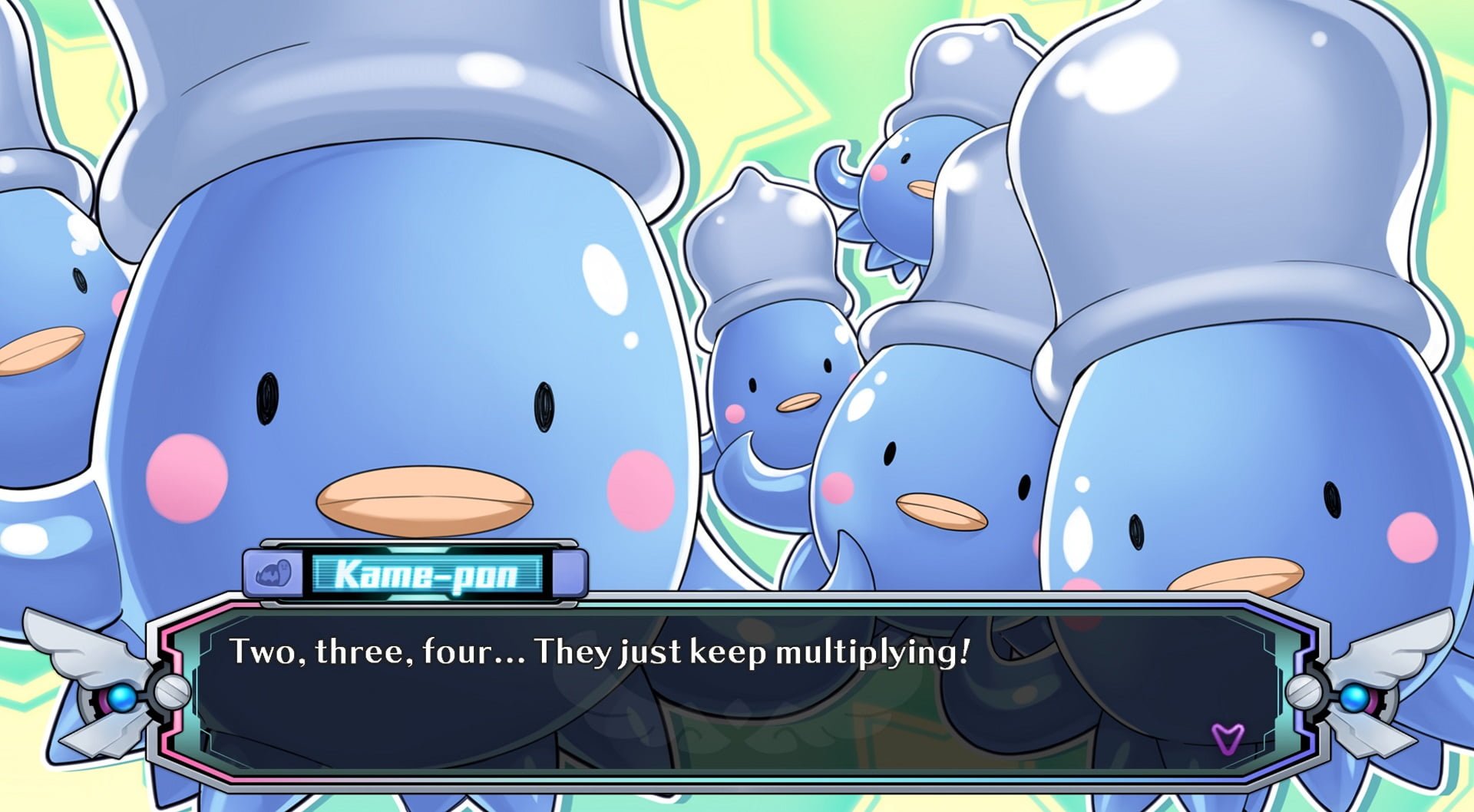Click the purple heart advance-dialogue arrow

coord(1227,738)
